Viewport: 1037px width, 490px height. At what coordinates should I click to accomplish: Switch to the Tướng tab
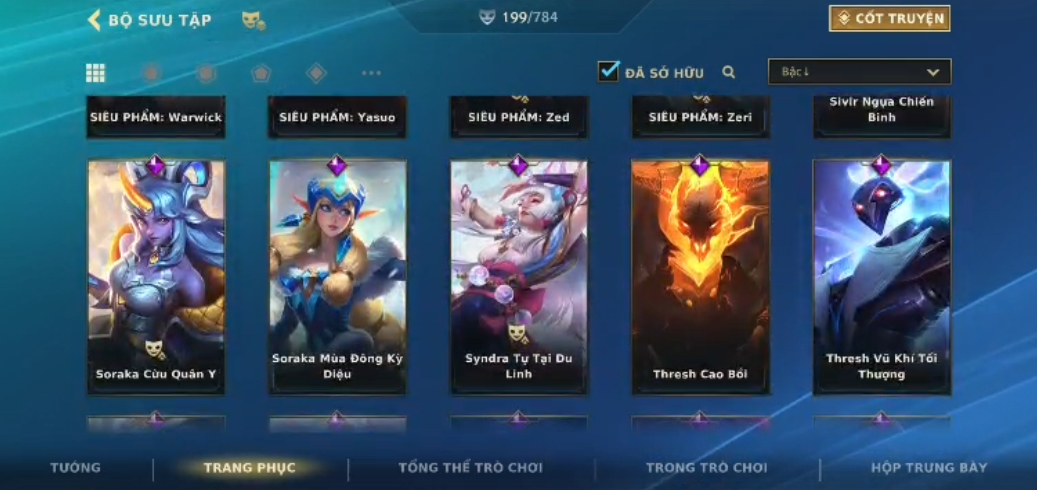click(x=75, y=468)
